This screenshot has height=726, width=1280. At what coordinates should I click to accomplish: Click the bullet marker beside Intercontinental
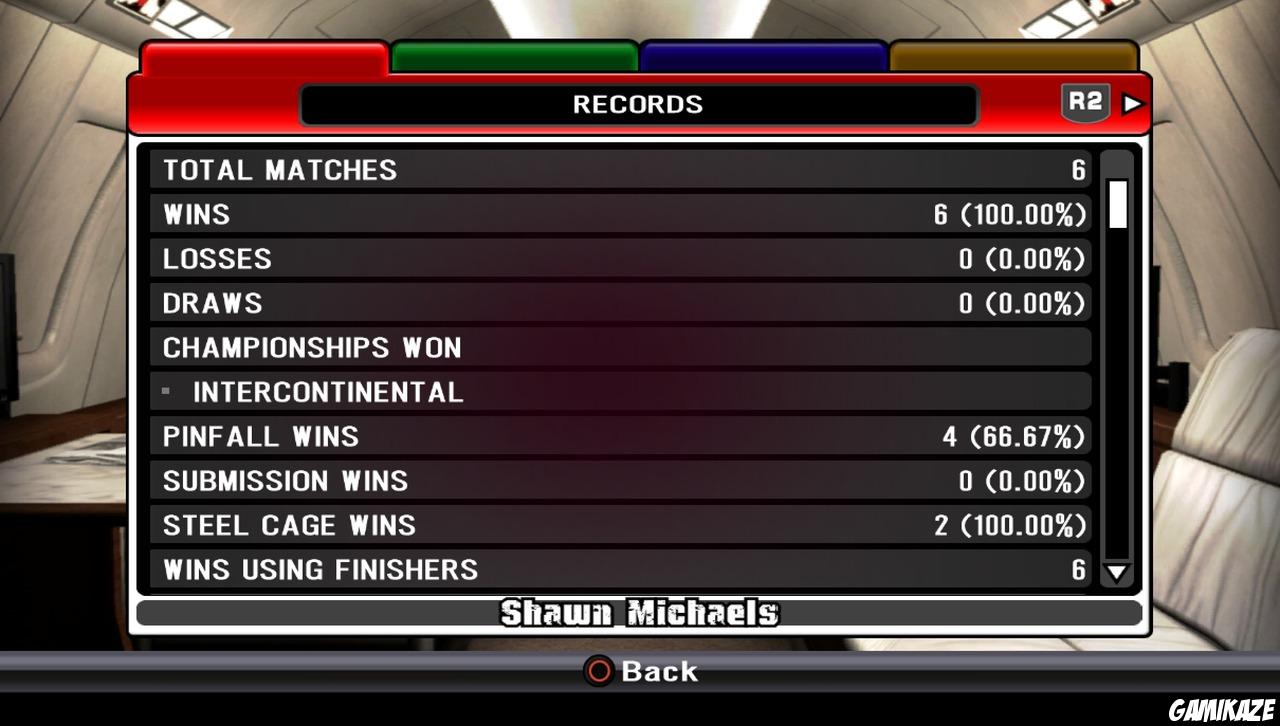tap(165, 392)
